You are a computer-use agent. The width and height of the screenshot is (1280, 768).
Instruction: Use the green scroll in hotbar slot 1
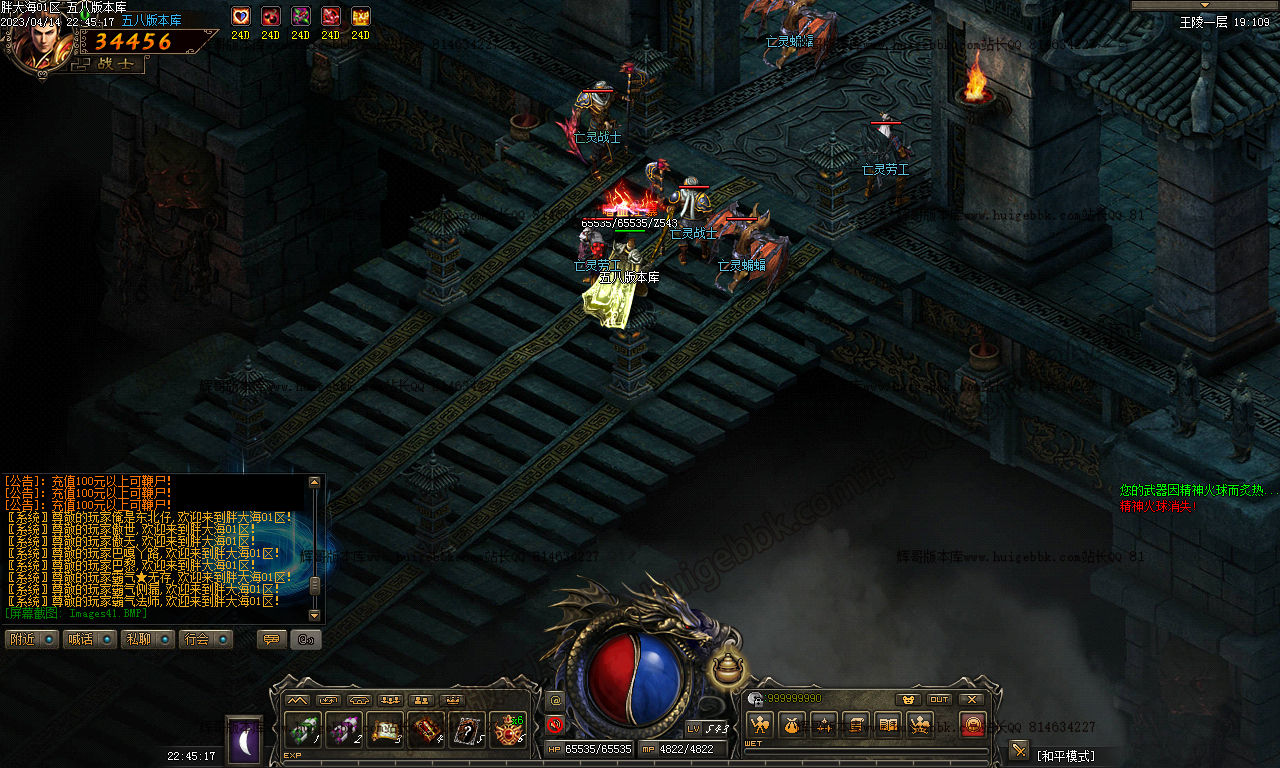[x=302, y=731]
